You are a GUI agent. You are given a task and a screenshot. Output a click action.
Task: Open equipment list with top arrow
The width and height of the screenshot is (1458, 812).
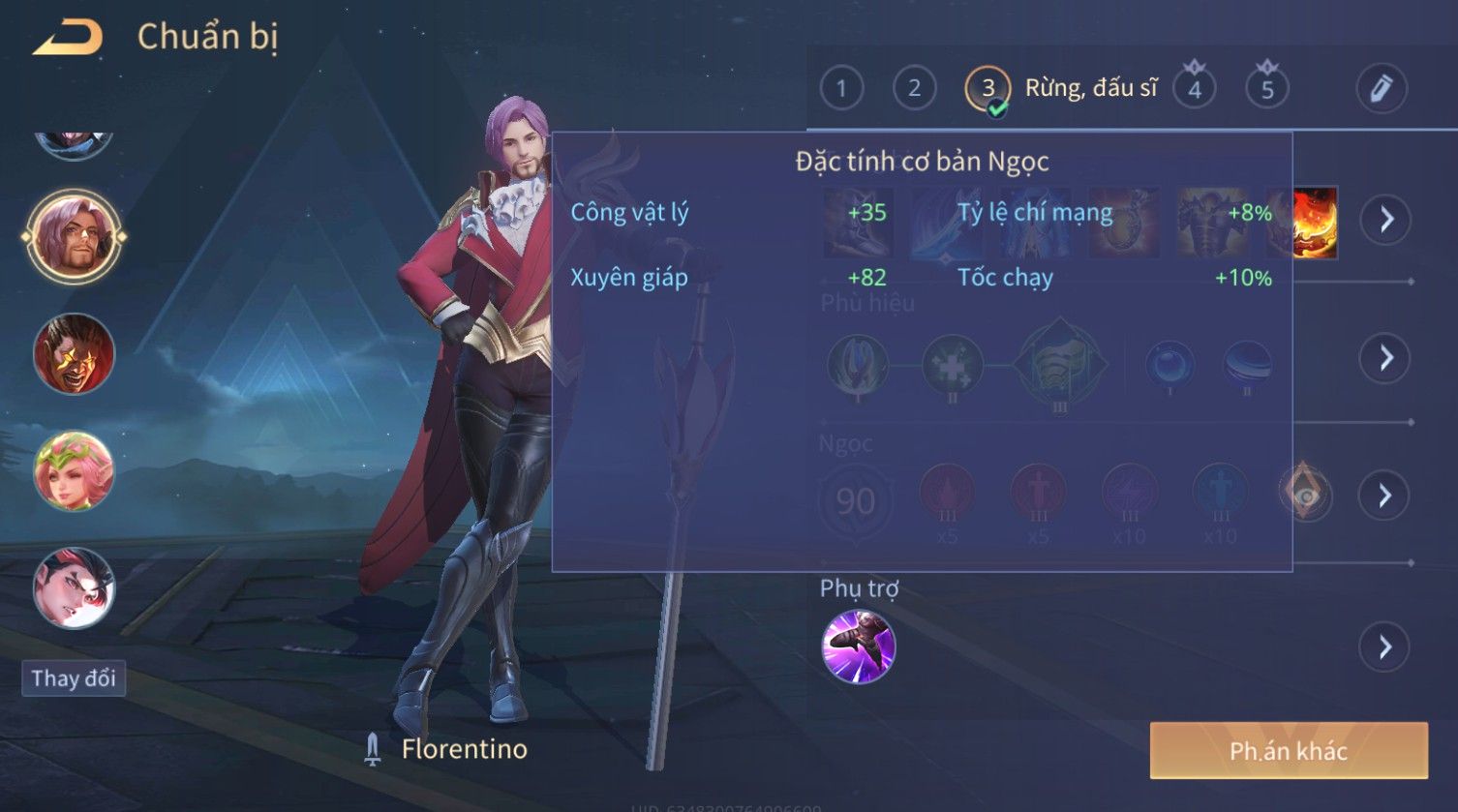1385,221
